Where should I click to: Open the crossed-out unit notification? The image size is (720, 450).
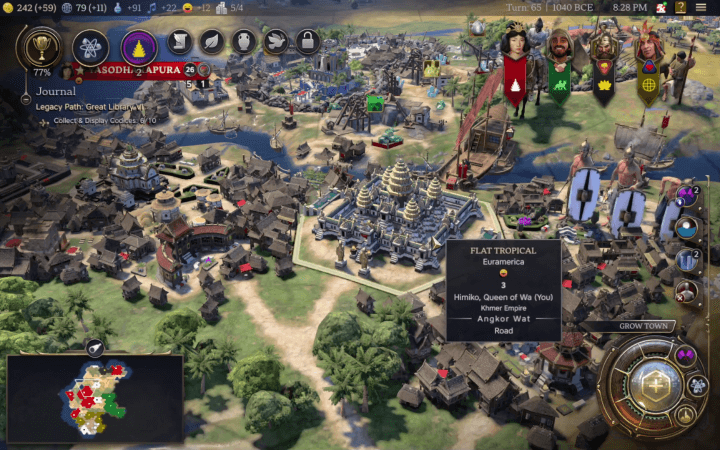[686, 292]
